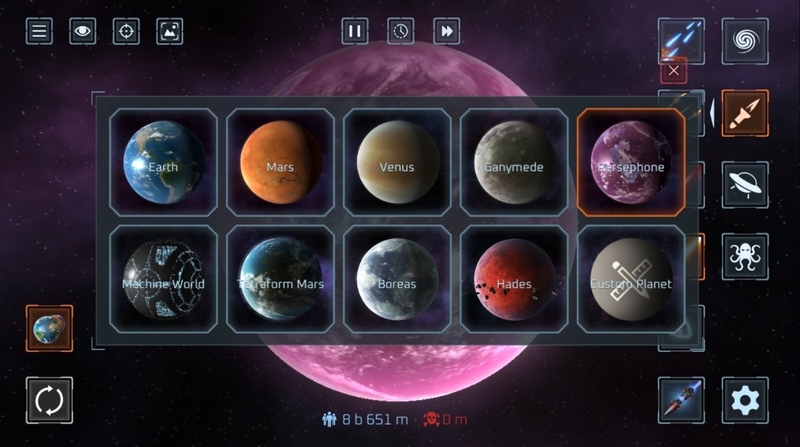
Task: Open the screenshot picture button
Action: [x=170, y=31]
